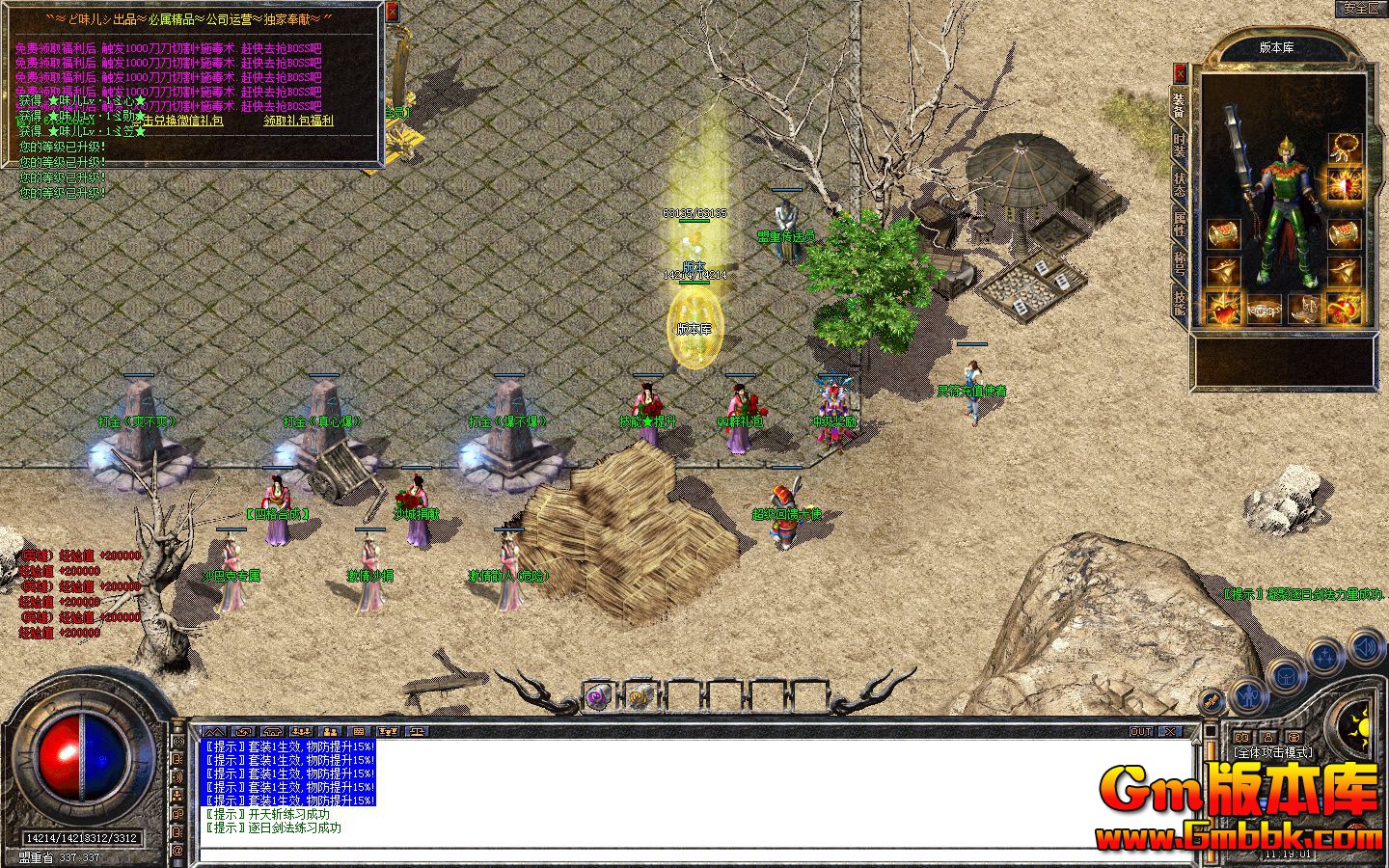This screenshot has width=1389, height=868.
Task: Open the backpack with the circular bag icon
Action: pyautogui.click(x=1287, y=677)
